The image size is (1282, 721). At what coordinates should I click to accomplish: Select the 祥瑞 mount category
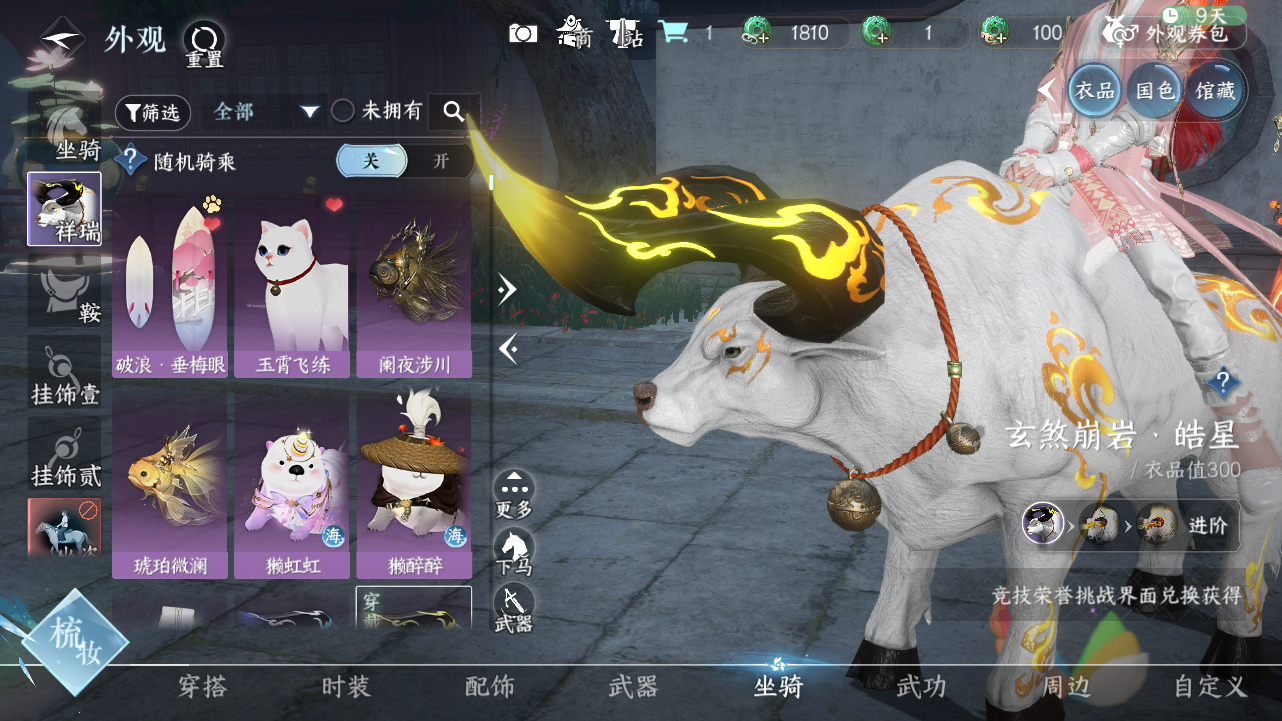(x=64, y=209)
